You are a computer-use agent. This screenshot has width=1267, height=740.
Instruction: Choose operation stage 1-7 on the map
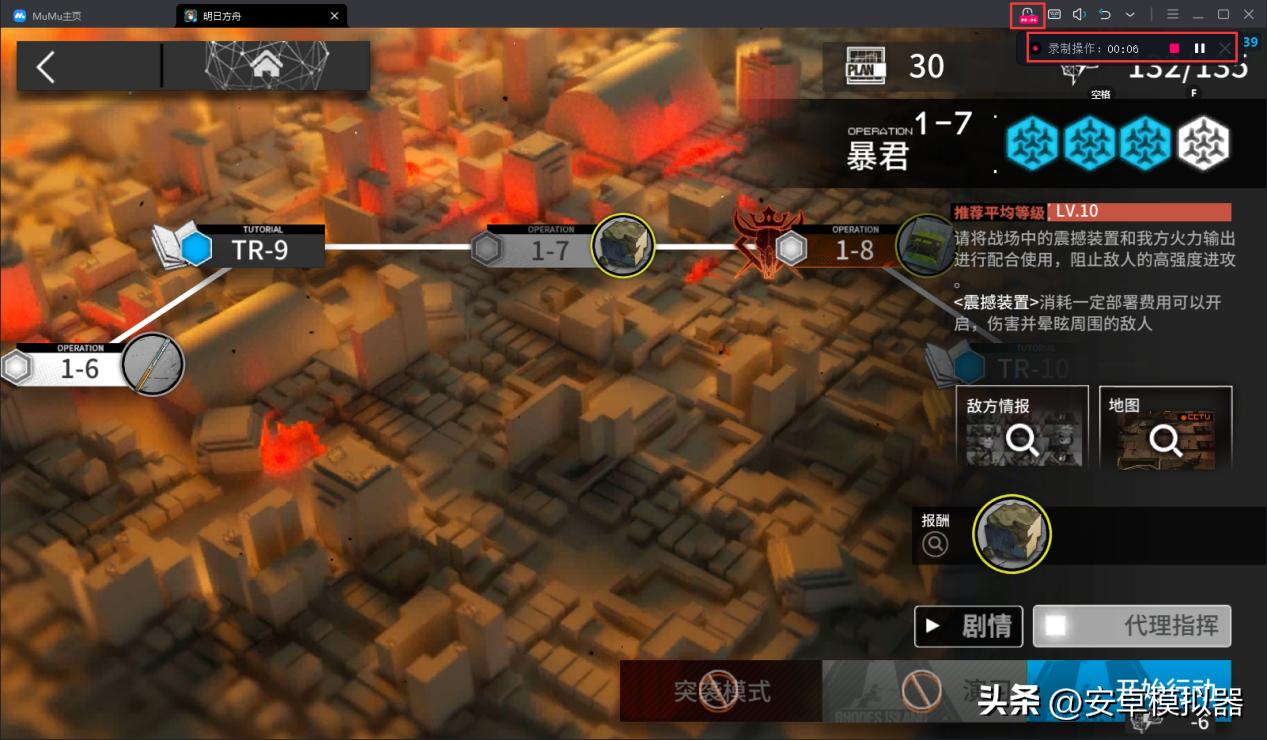[x=551, y=249]
